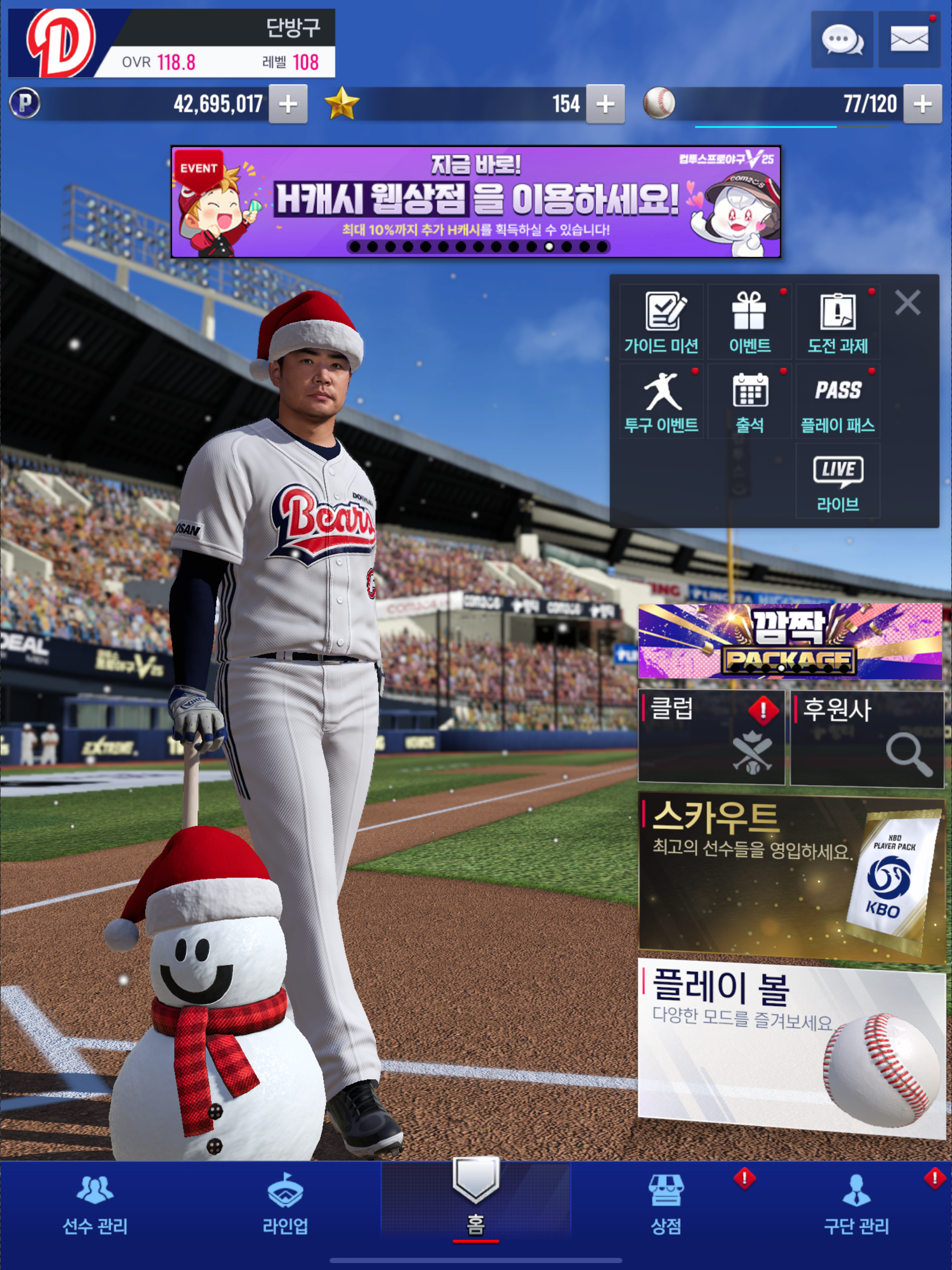
Task: Open the H캐시 웹상점 event banner
Action: [x=476, y=202]
